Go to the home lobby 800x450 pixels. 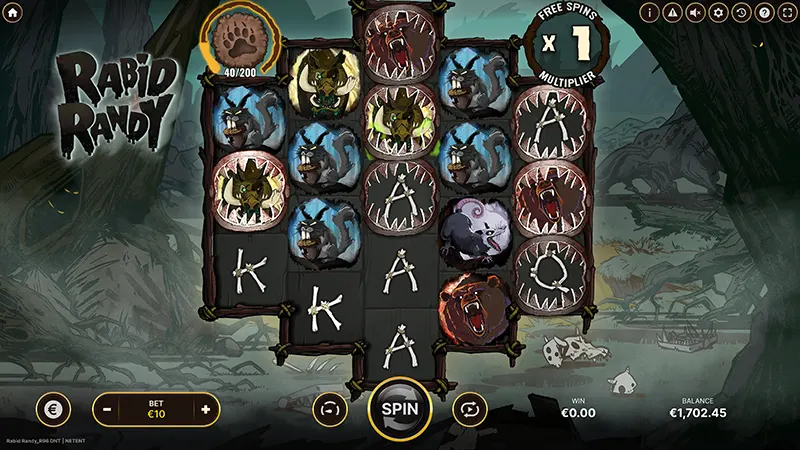pyautogui.click(x=13, y=13)
